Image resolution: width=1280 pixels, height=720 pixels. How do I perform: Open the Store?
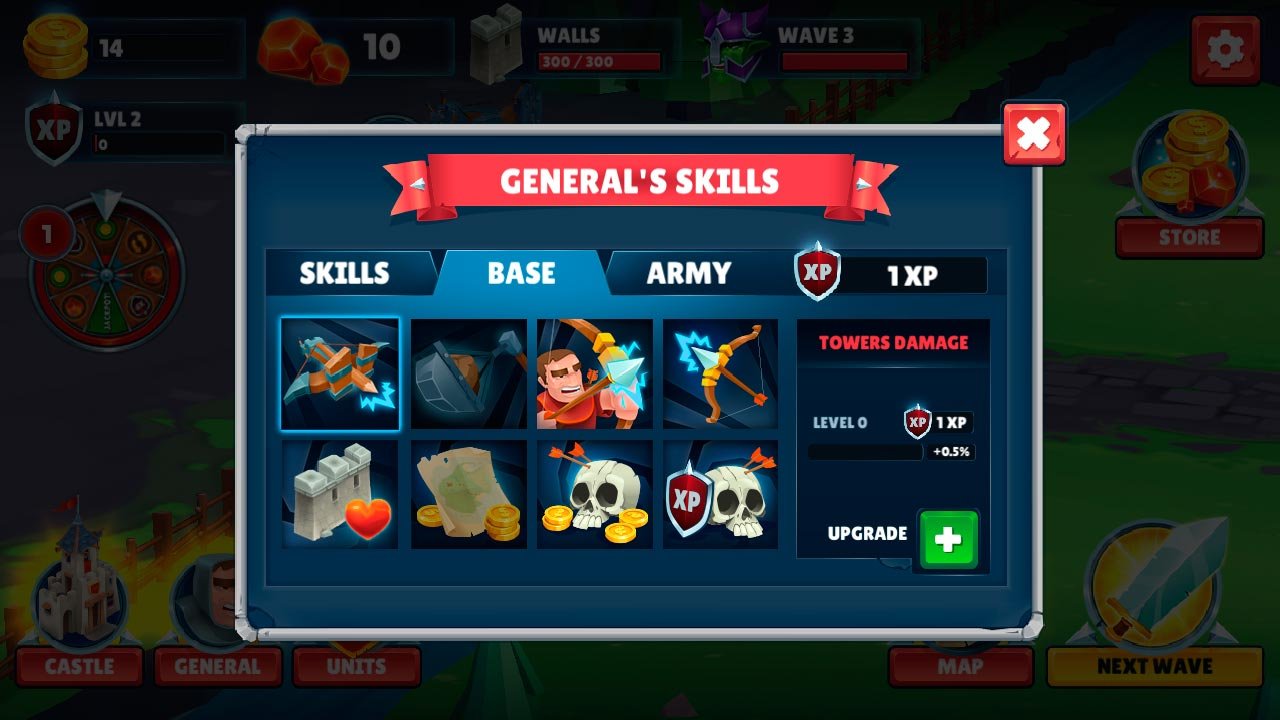1189,237
